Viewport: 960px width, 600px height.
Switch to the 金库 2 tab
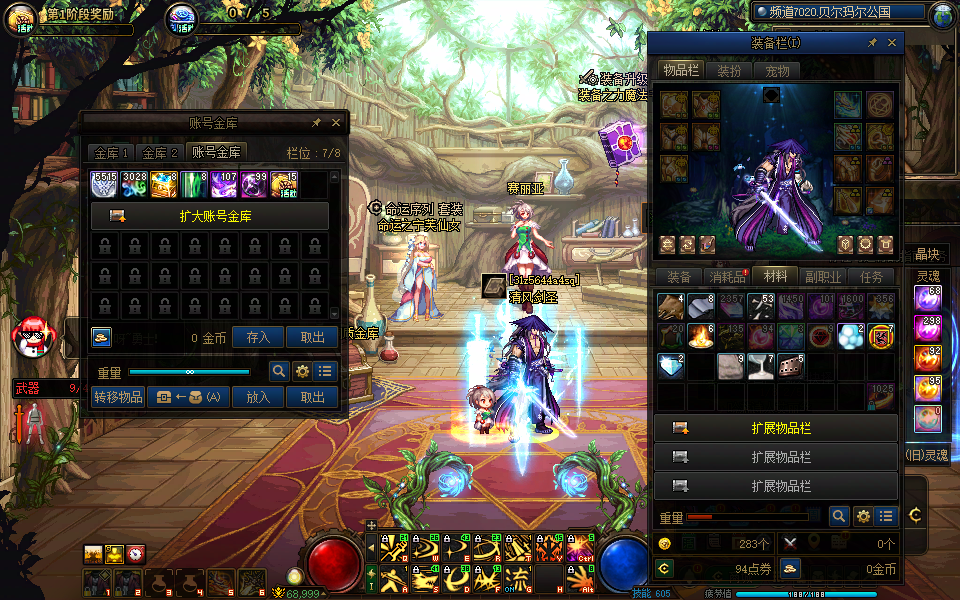(x=160, y=153)
